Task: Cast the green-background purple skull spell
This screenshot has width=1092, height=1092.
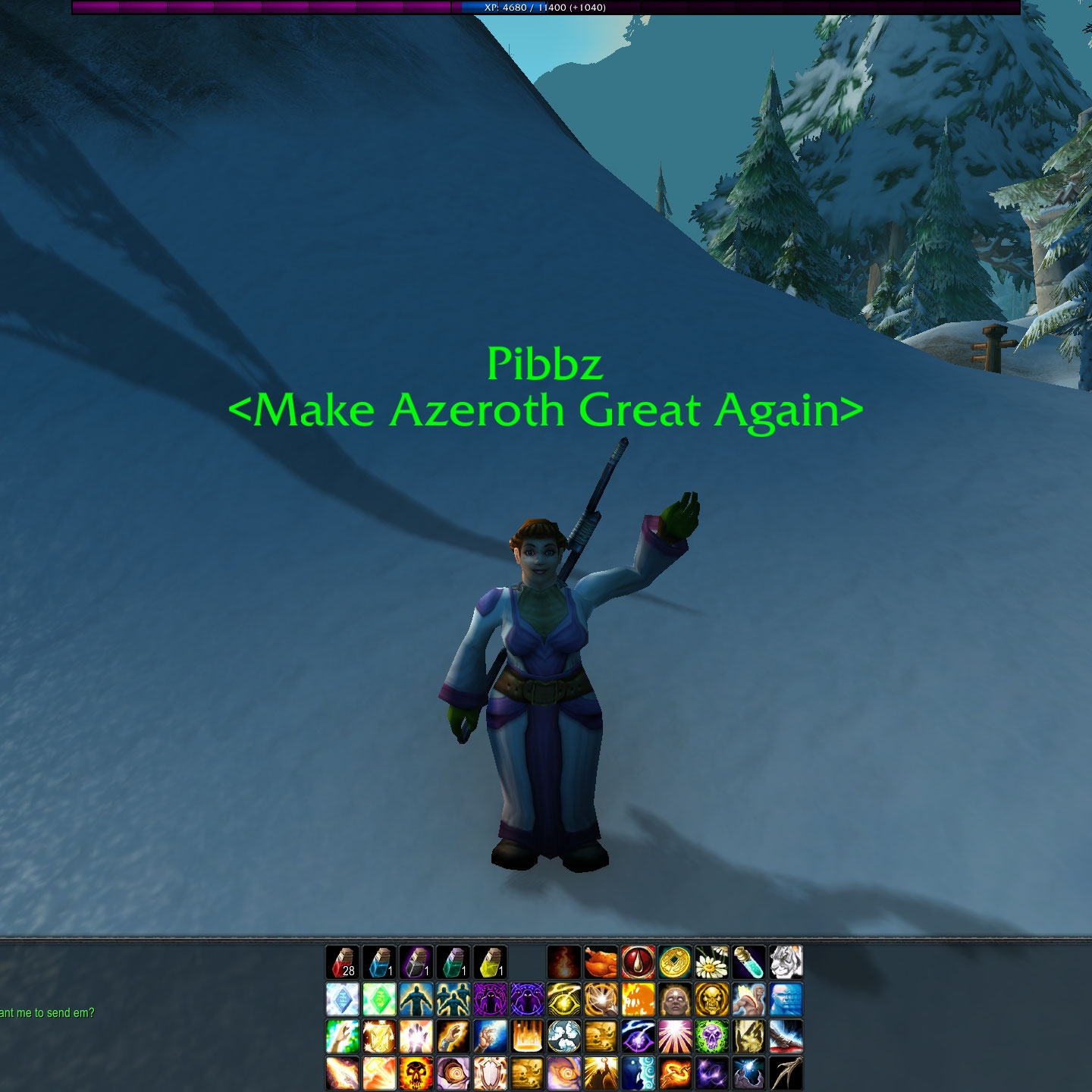Action: pos(711,1037)
